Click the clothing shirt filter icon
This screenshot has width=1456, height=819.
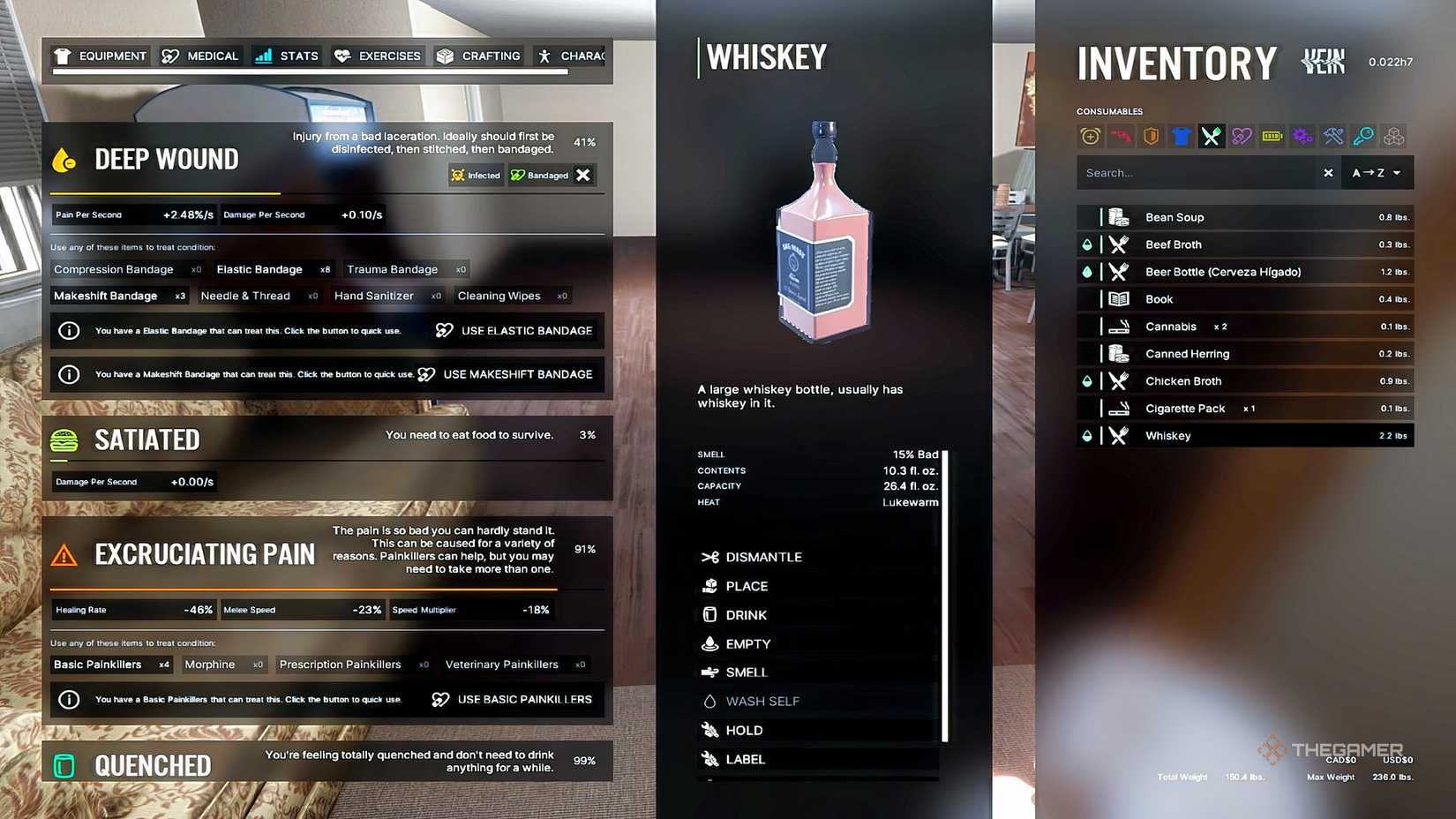(x=1181, y=136)
